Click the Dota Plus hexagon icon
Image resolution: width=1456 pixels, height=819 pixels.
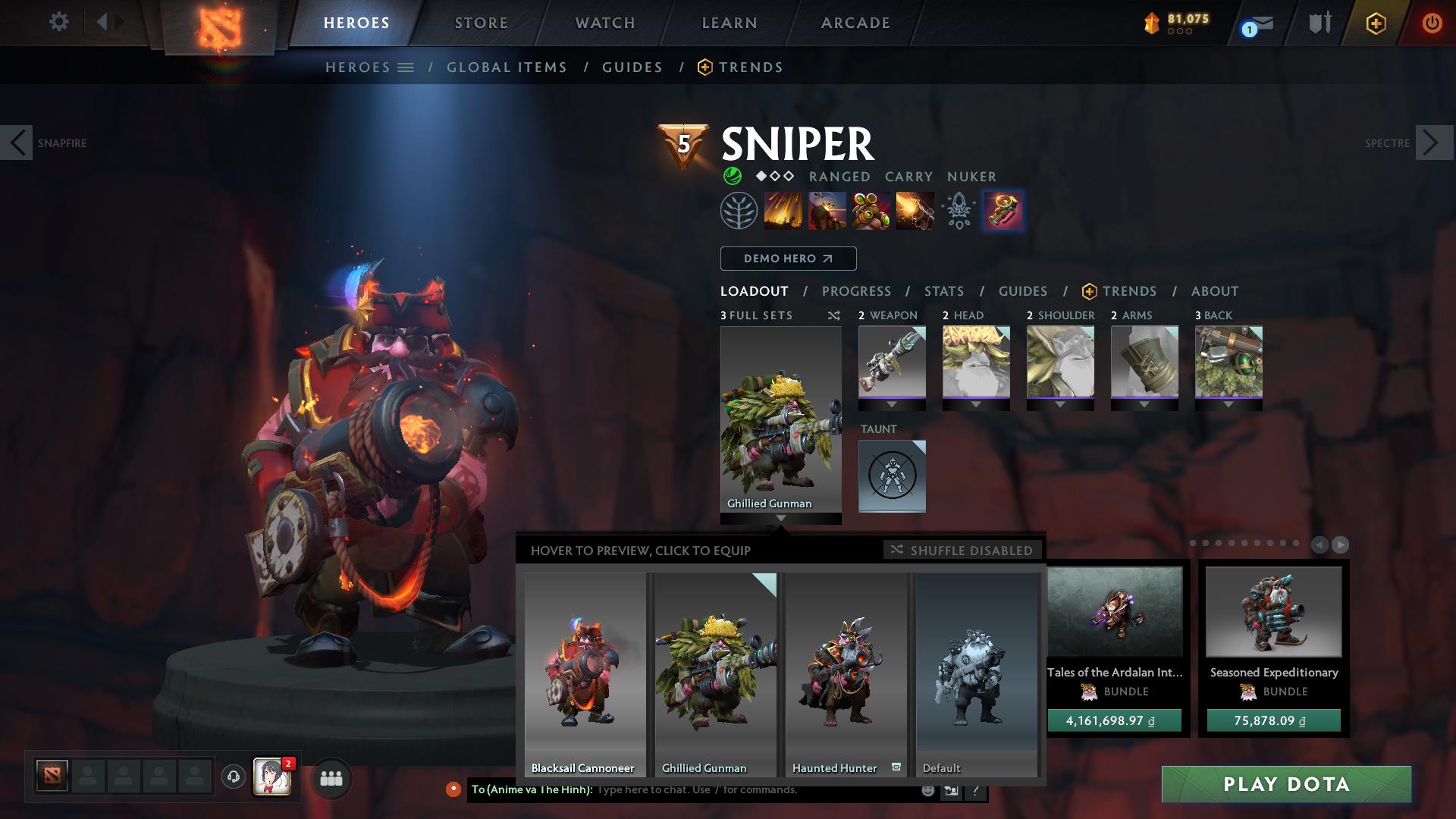pos(1377,23)
